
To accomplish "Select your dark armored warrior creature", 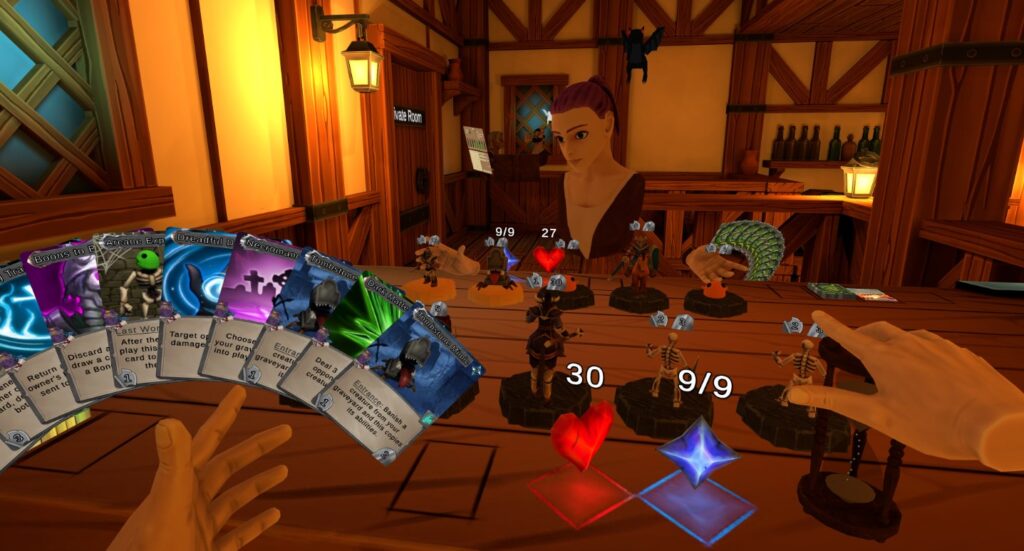I will (x=544, y=352).
